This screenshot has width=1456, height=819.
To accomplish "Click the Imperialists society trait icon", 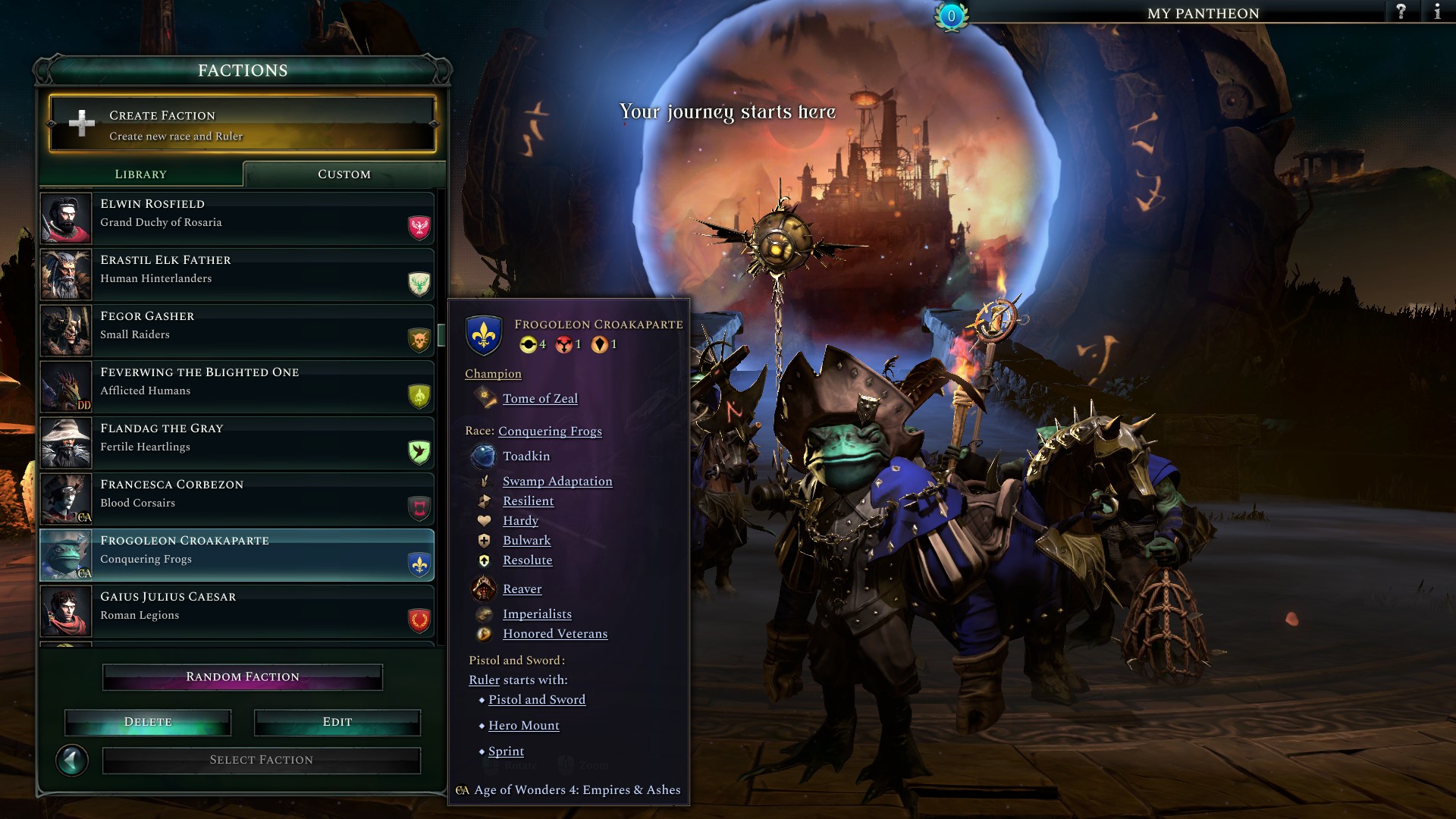I will [485, 613].
